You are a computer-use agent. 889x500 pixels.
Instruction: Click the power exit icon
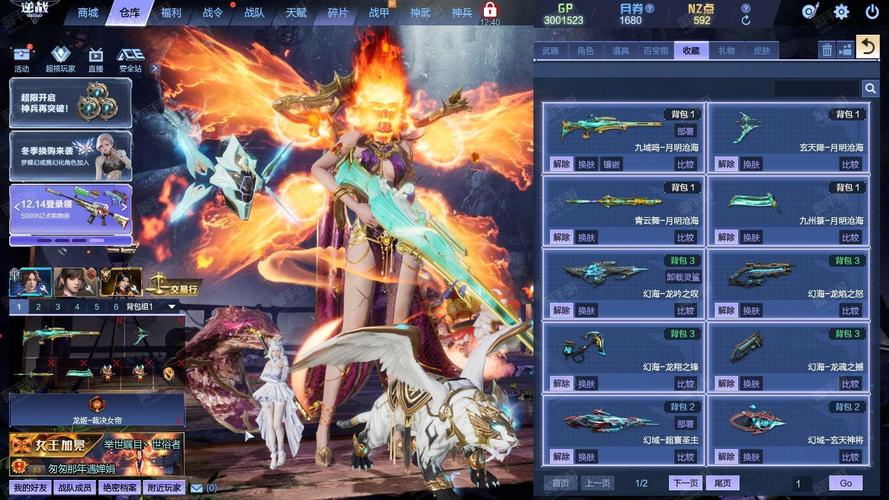pyautogui.click(x=871, y=12)
